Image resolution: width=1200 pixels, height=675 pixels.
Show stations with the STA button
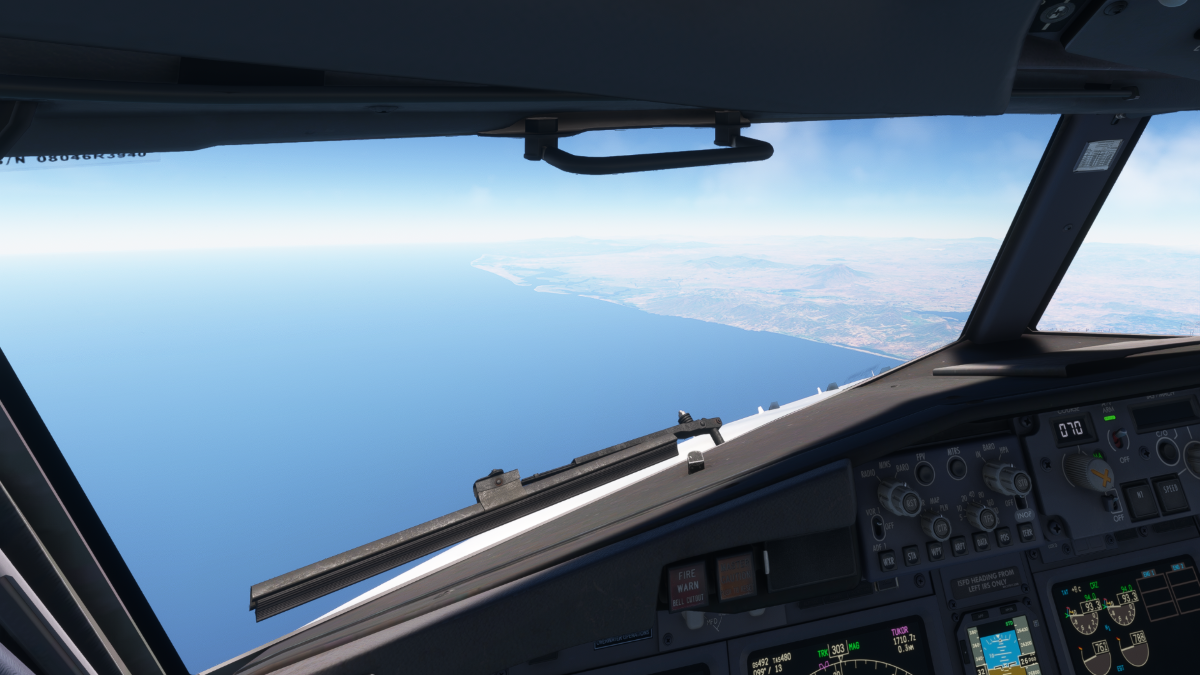(x=911, y=555)
